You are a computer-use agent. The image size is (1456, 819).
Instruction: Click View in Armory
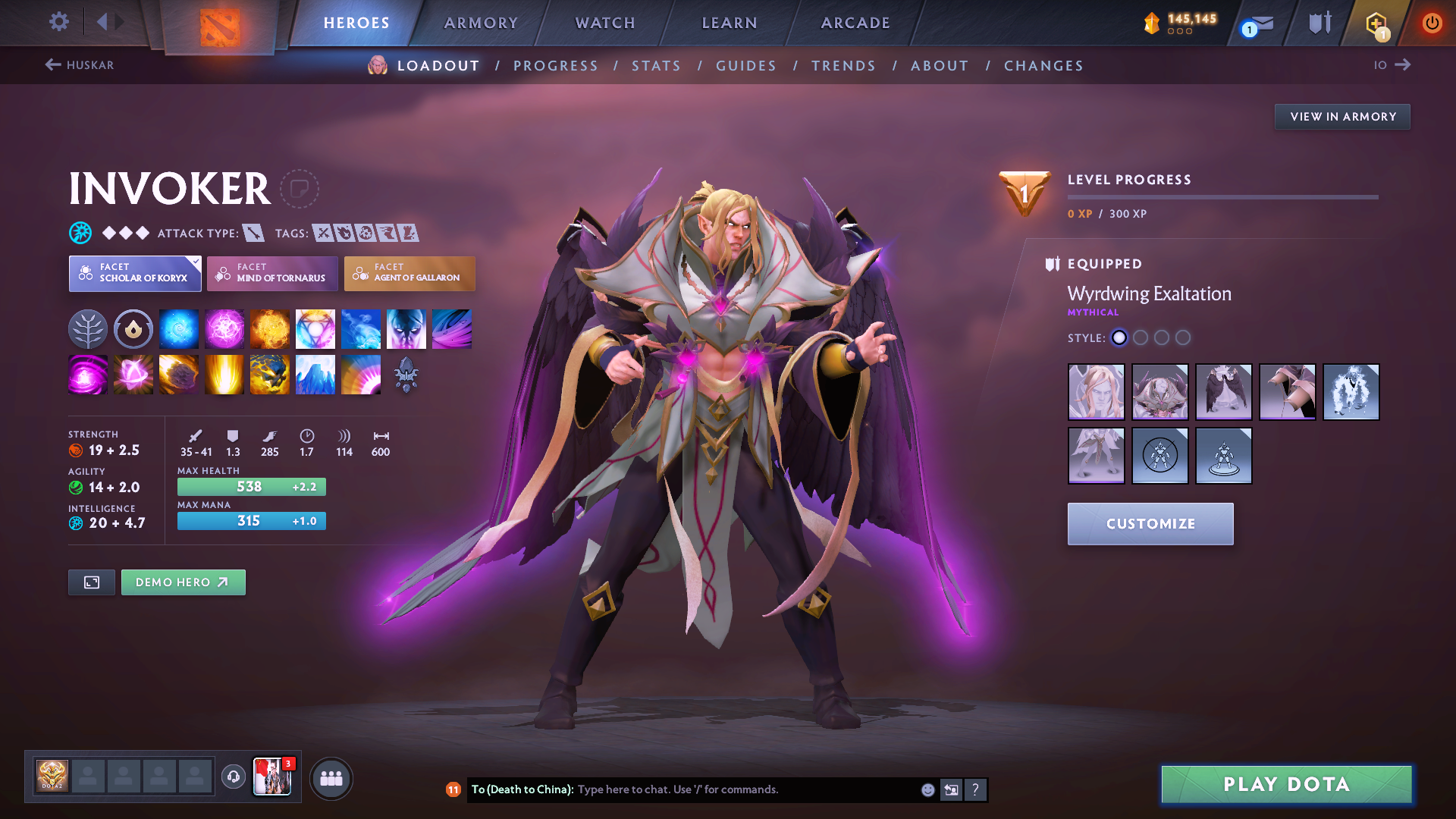(1341, 116)
